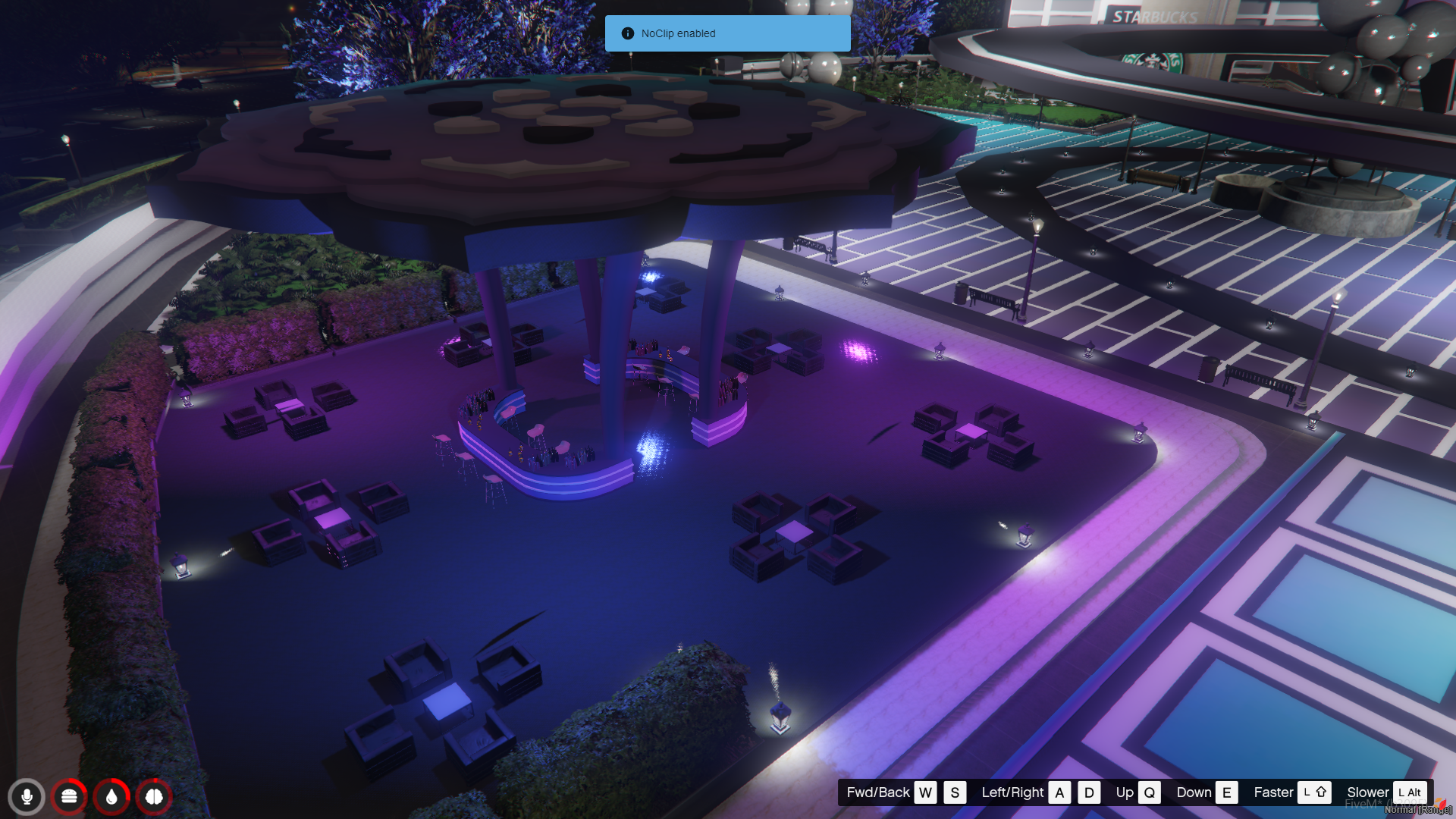Viewport: 1456px width, 819px height.
Task: Click the microphone voice icon
Action: point(27,797)
